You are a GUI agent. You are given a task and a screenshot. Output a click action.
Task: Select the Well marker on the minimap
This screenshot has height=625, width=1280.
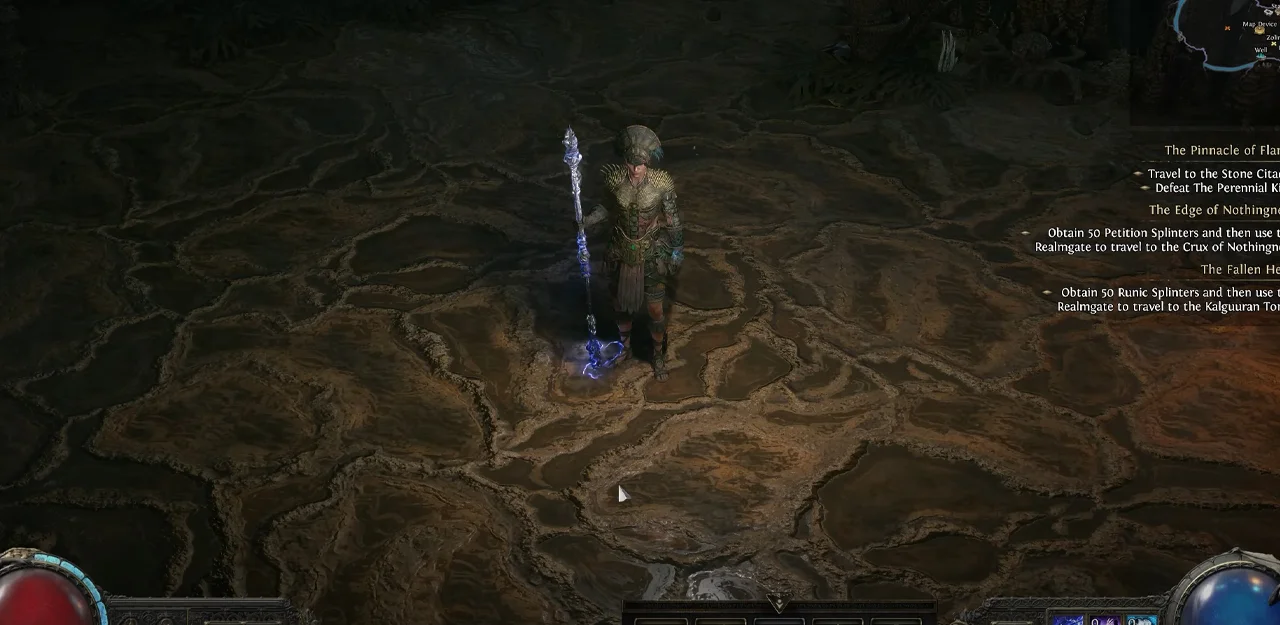pyautogui.click(x=1260, y=55)
